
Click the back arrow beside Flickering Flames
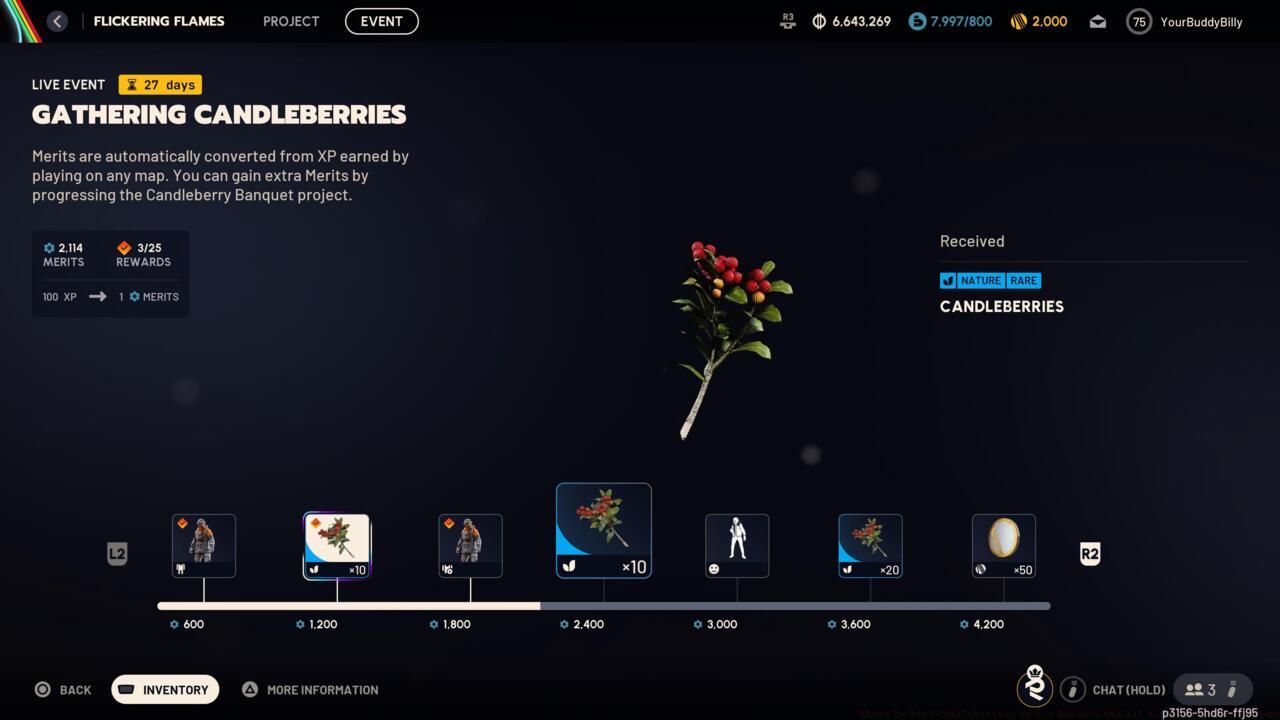point(57,21)
